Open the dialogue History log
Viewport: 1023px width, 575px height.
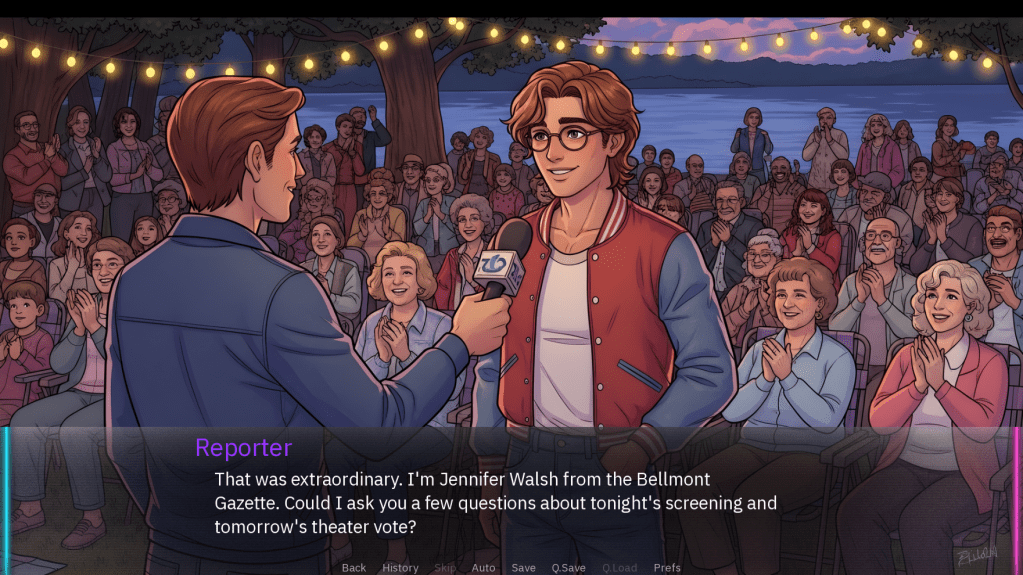pos(400,568)
